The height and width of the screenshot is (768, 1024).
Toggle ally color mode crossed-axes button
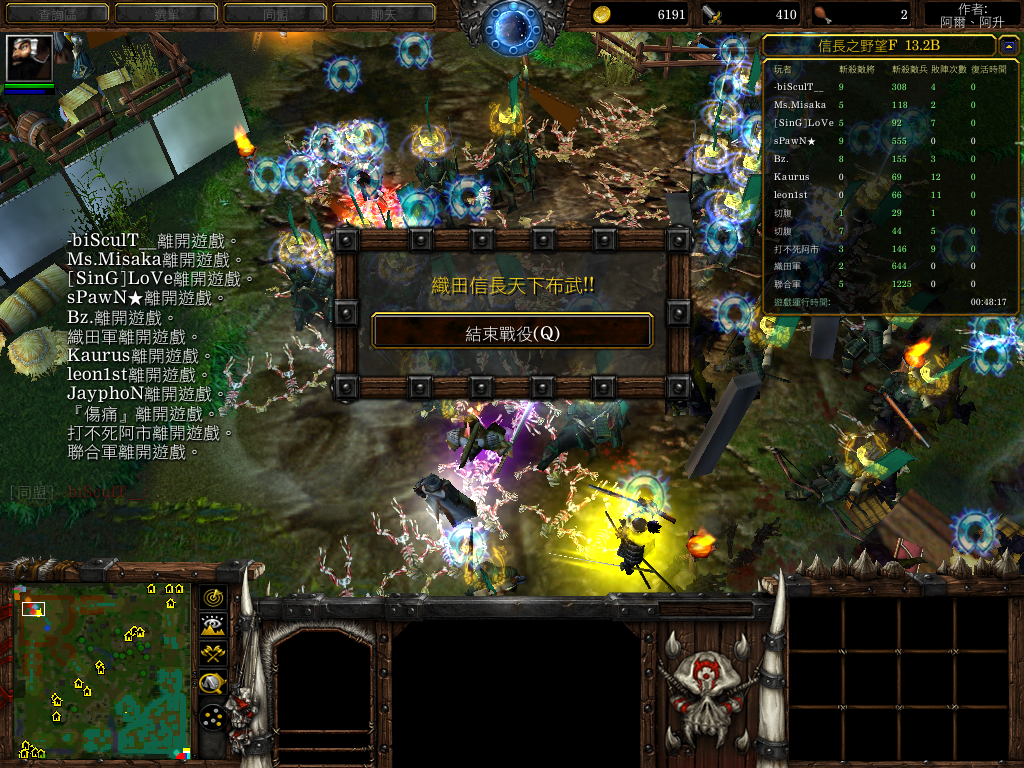pos(212,655)
